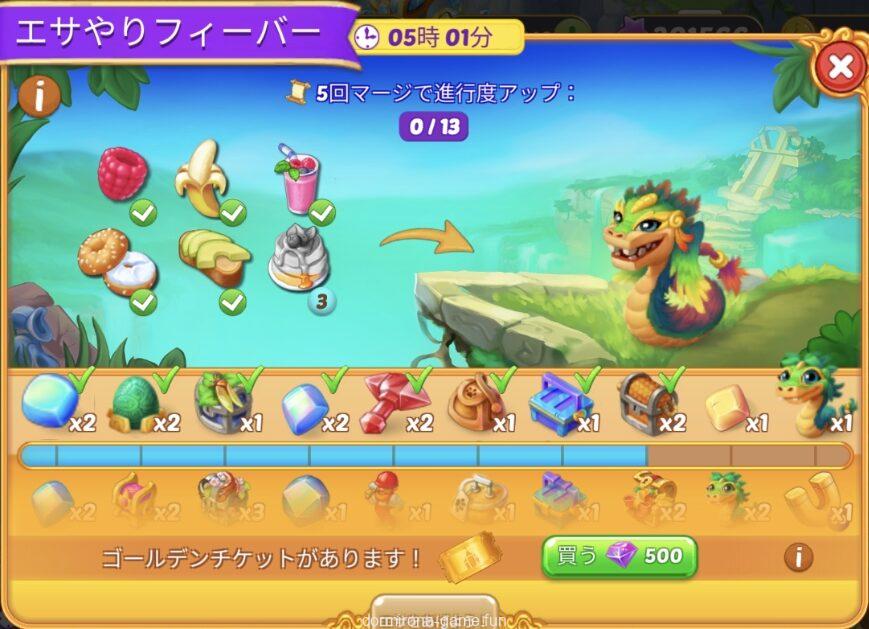Tap the golden ticket icon
Screen dimensions: 869x629
coord(466,556)
